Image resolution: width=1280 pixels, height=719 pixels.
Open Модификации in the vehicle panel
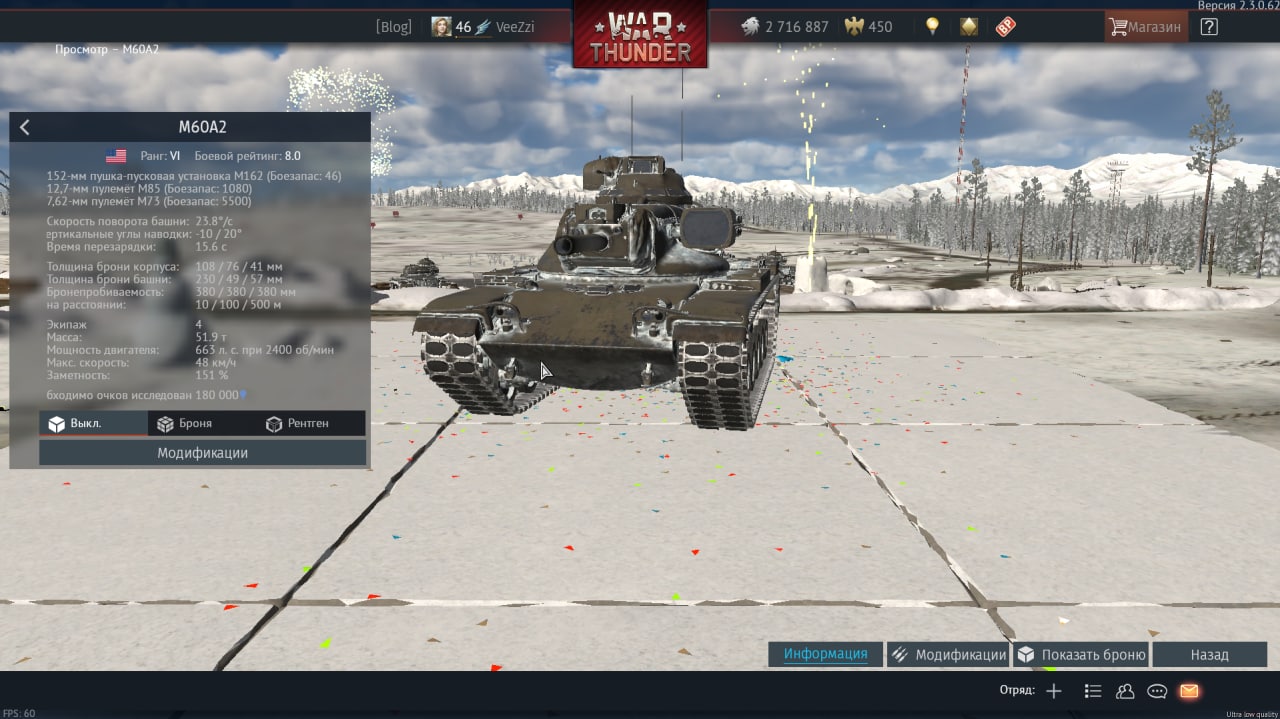click(x=202, y=453)
